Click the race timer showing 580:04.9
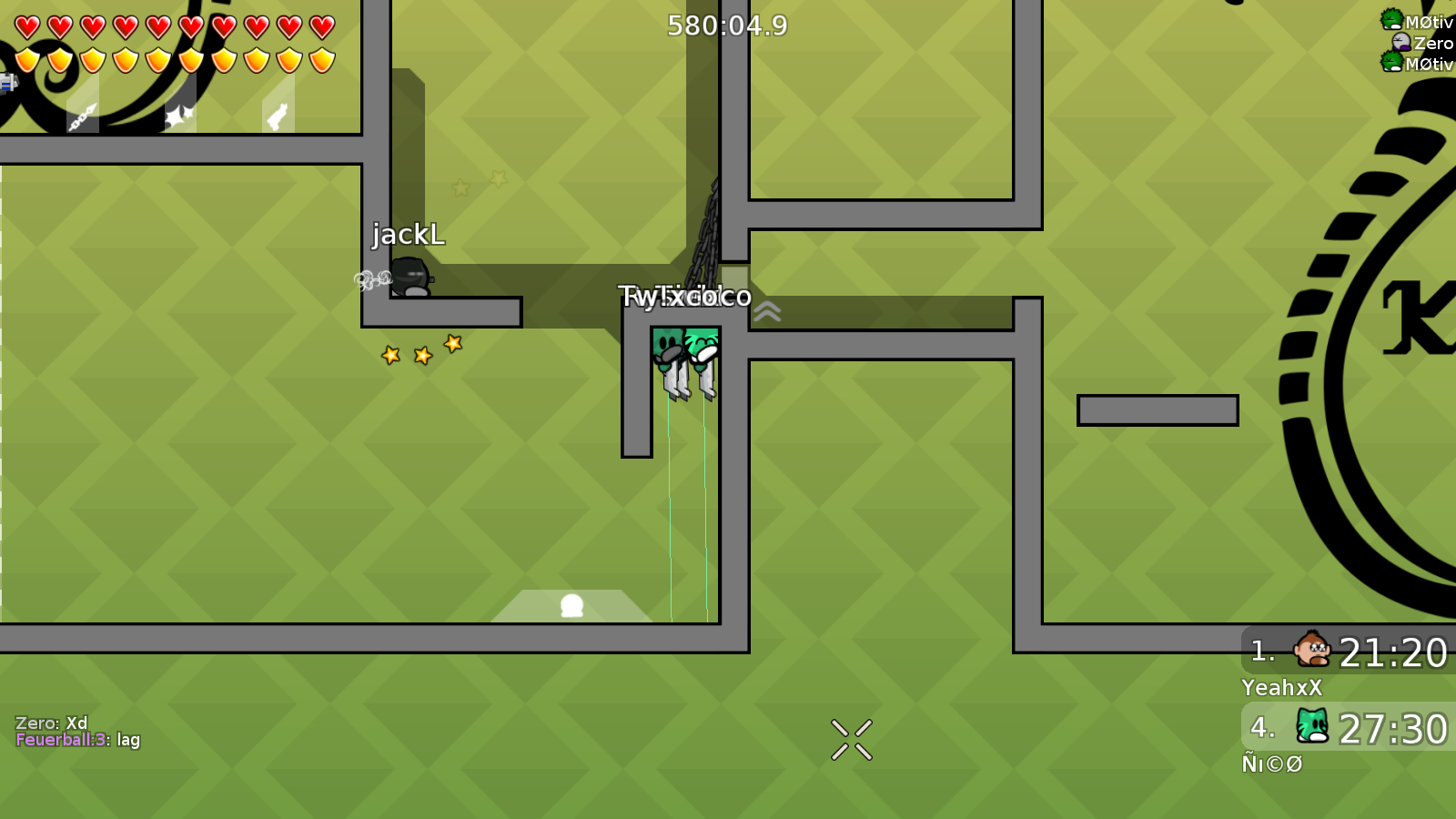The width and height of the screenshot is (1456, 819). coord(726,26)
